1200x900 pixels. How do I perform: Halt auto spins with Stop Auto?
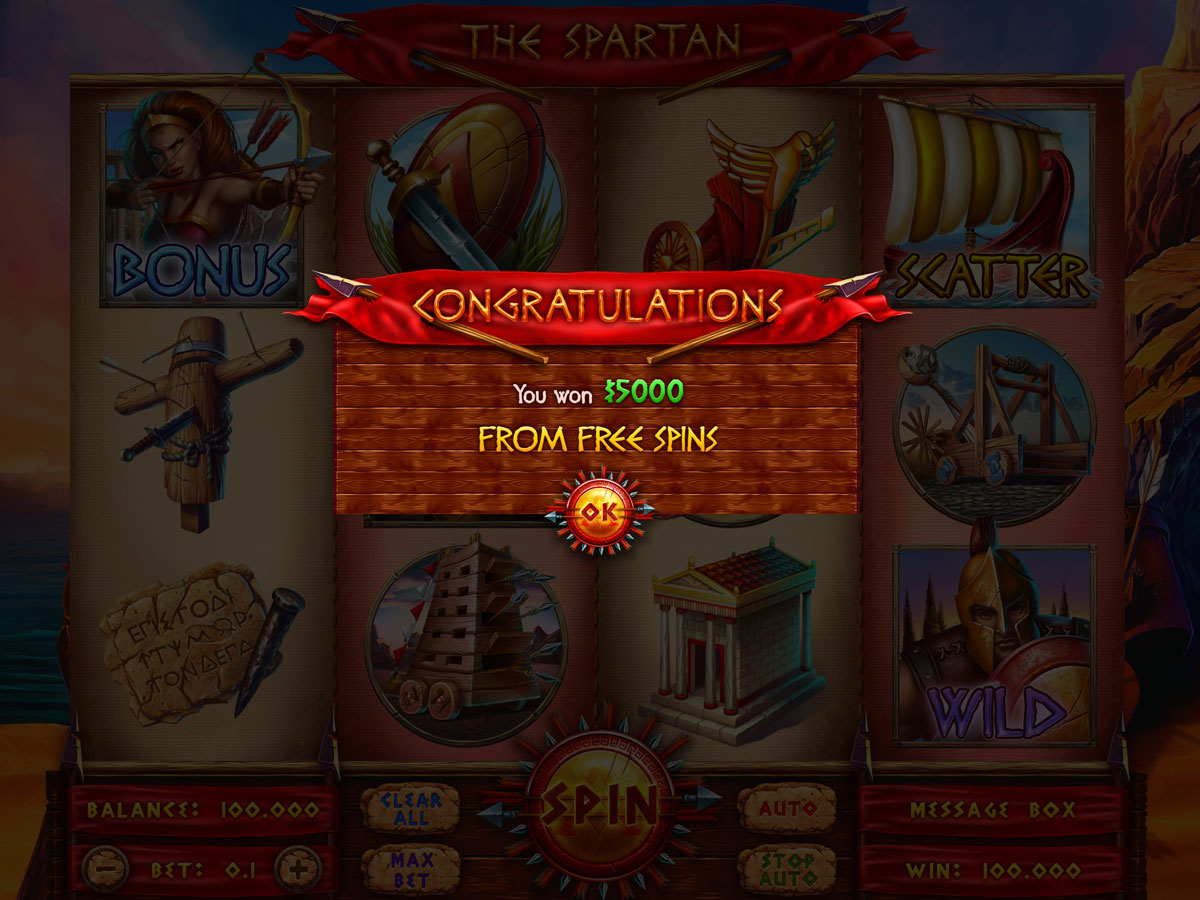click(x=787, y=869)
